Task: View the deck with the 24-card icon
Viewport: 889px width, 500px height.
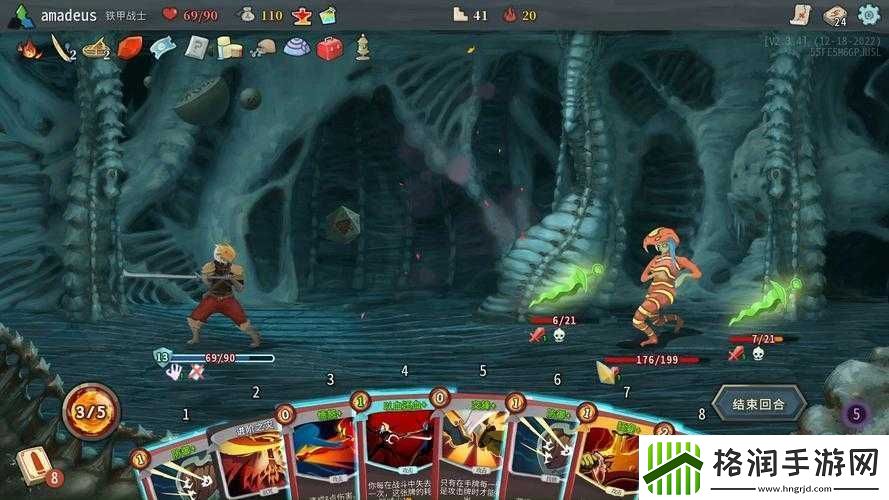Action: tap(833, 14)
